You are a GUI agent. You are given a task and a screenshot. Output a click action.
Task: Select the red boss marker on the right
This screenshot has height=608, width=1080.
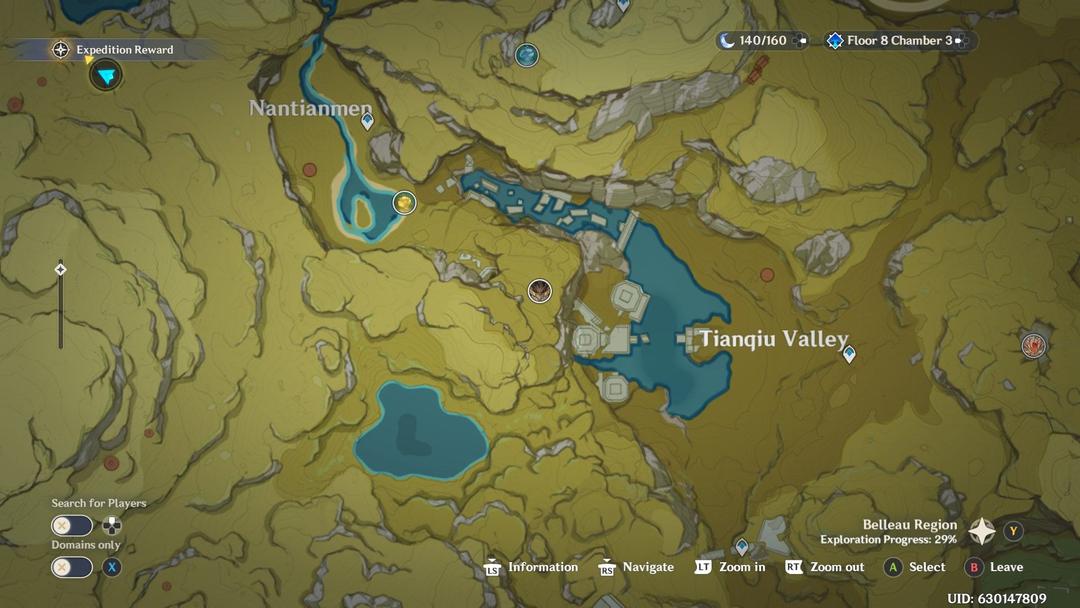pos(1034,346)
